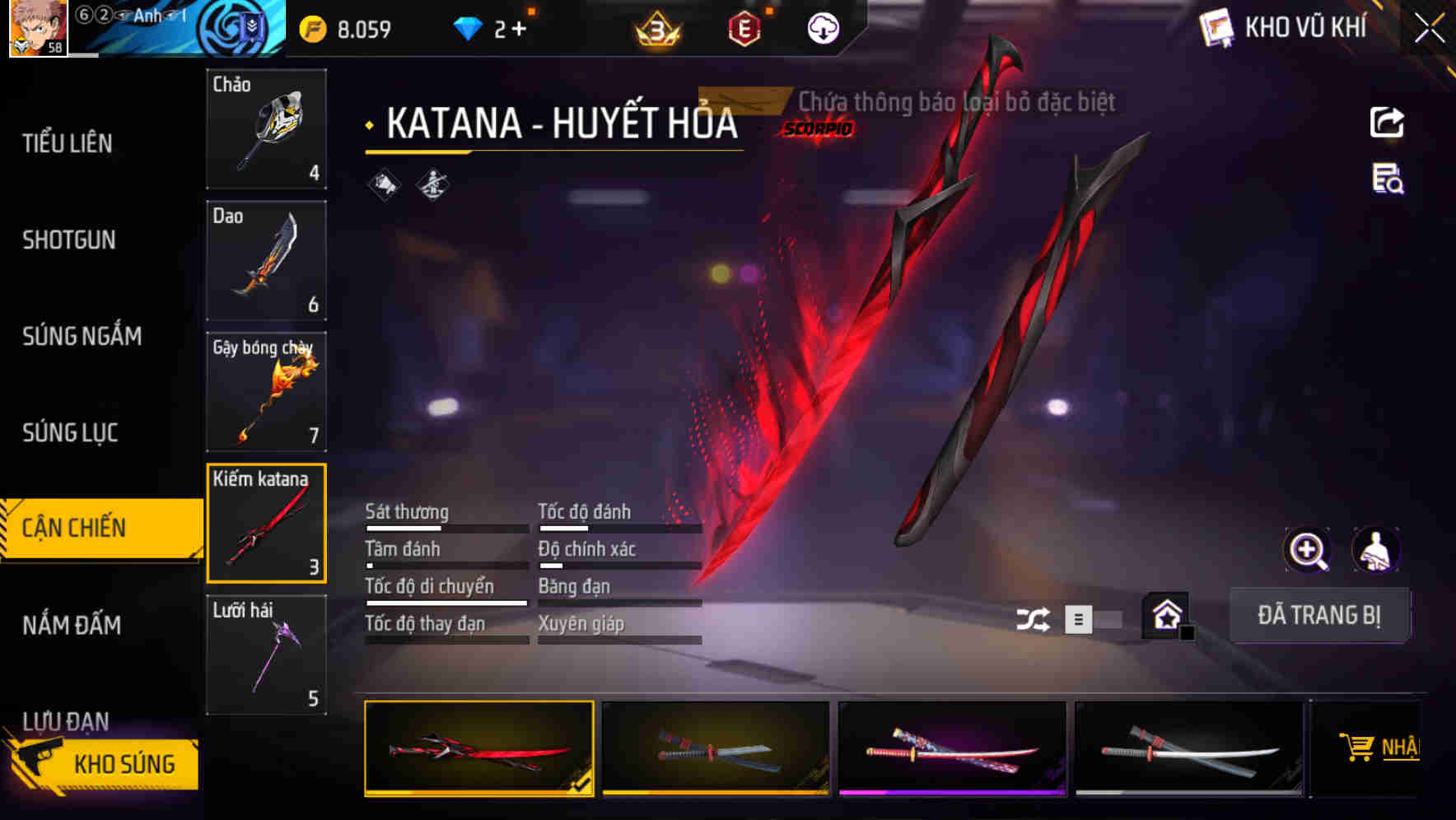
Task: Click the cloud download icon in top bar
Action: point(823,28)
